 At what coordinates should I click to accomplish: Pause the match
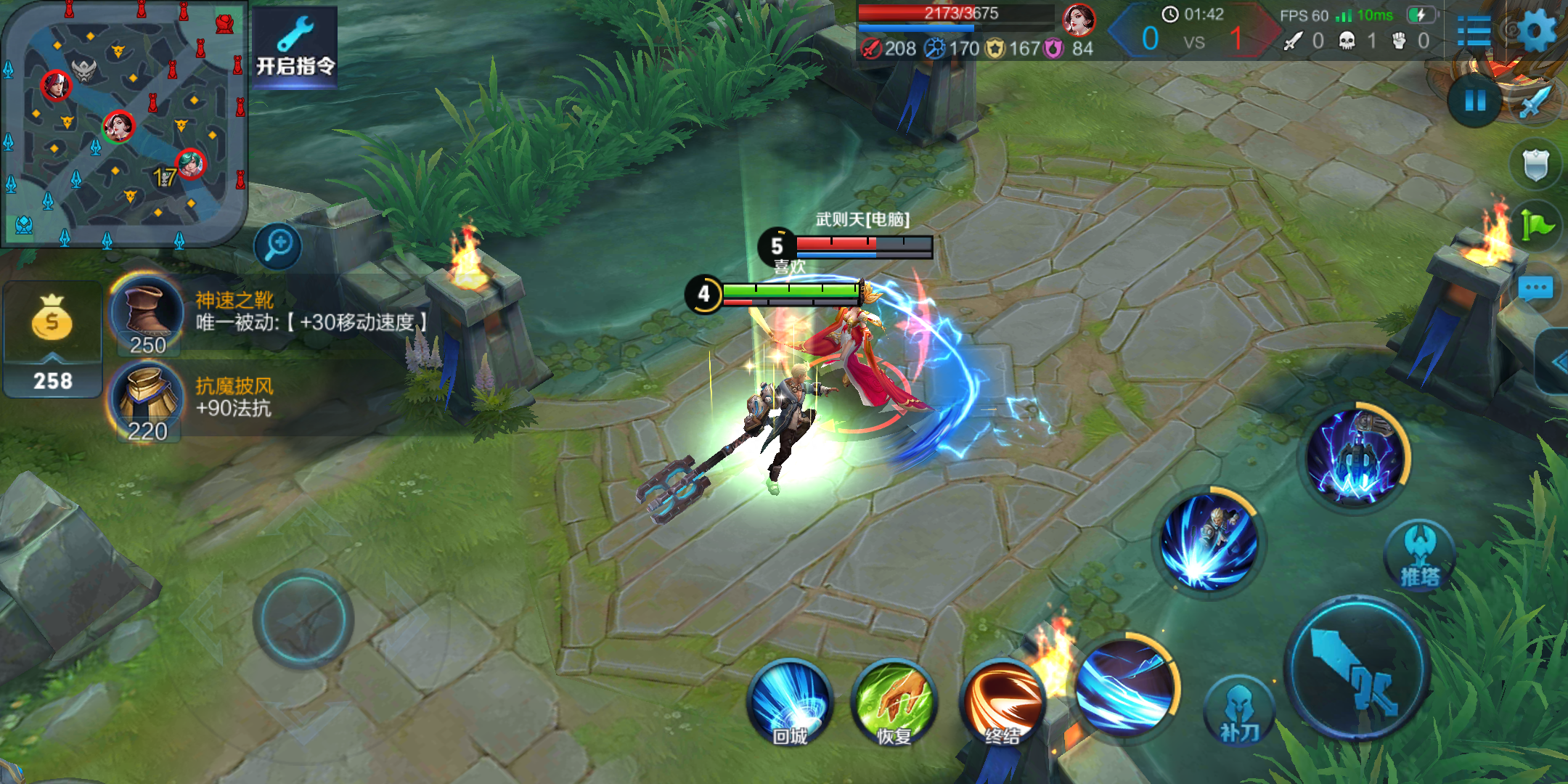click(1474, 101)
